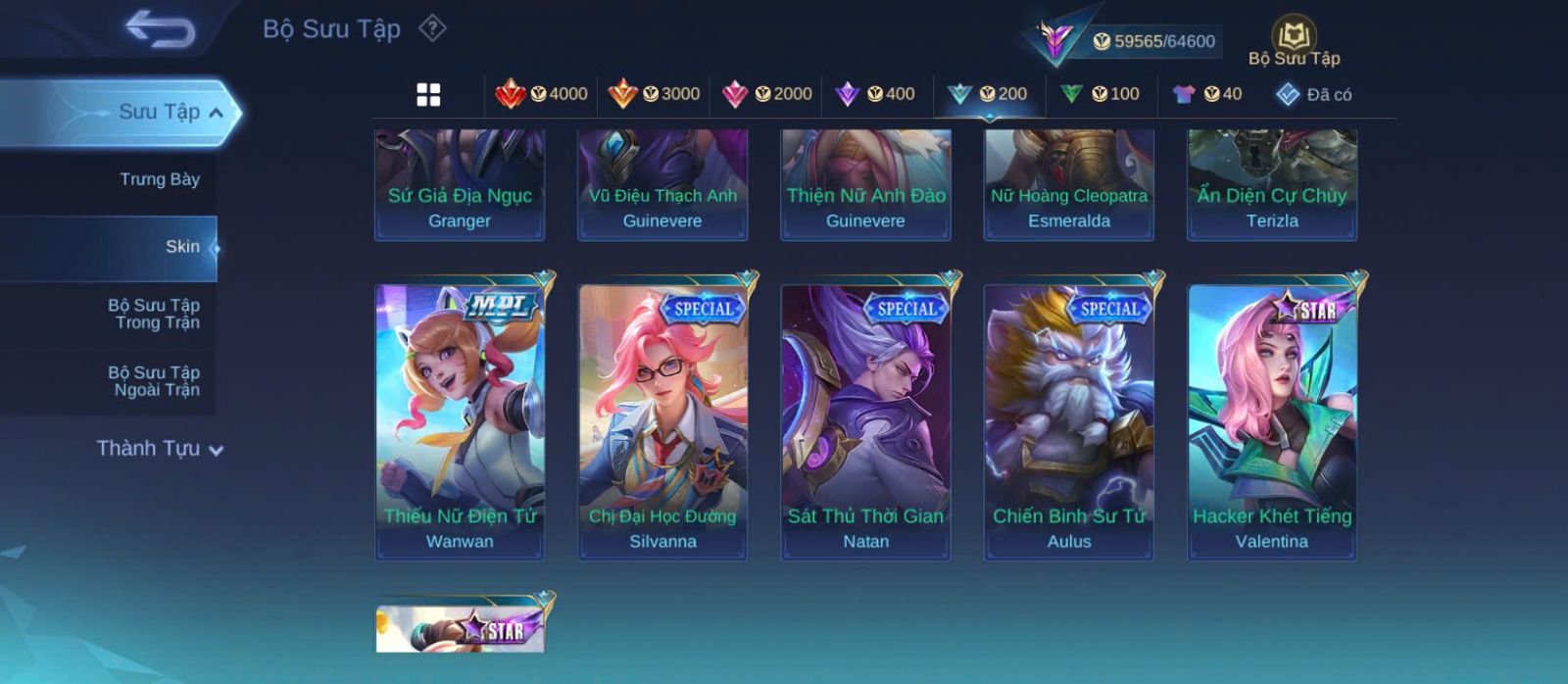Open the Bộ Sưu Tập help icon

(432, 28)
